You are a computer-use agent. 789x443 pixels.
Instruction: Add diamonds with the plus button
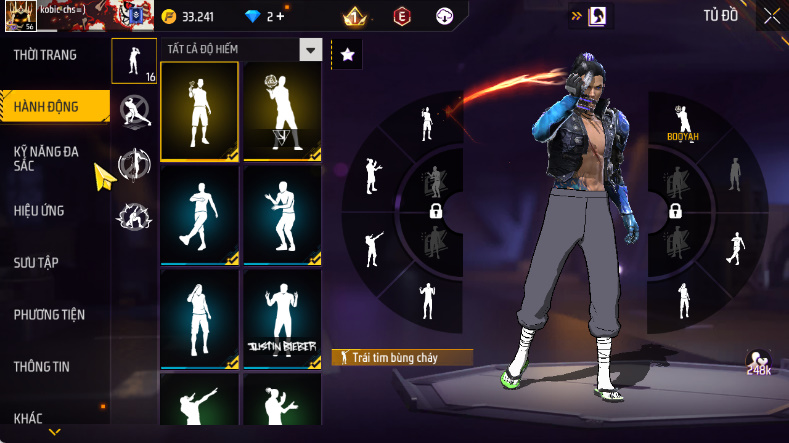pos(279,16)
